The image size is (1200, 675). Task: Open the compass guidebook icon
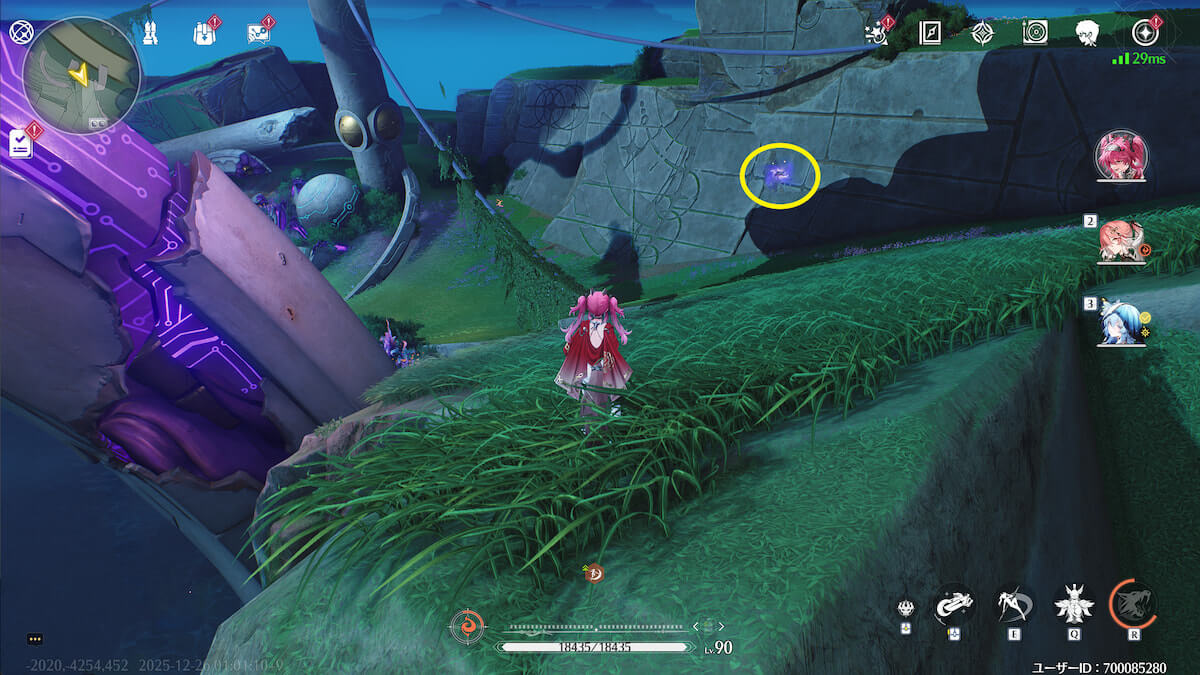pos(931,33)
